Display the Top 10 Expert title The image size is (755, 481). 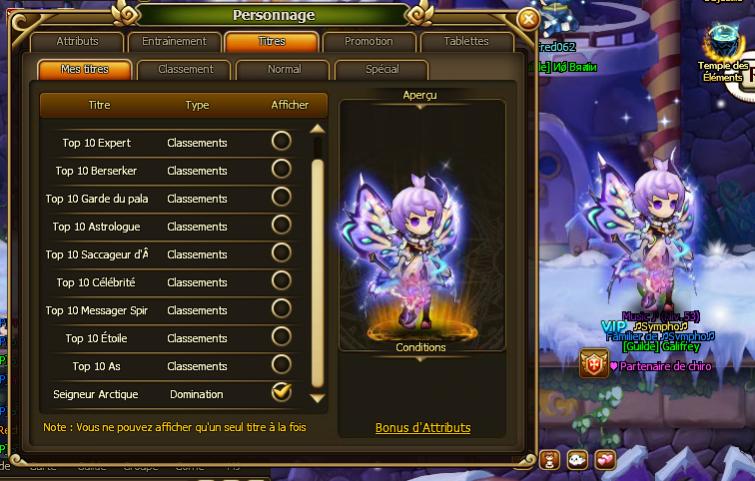click(282, 141)
